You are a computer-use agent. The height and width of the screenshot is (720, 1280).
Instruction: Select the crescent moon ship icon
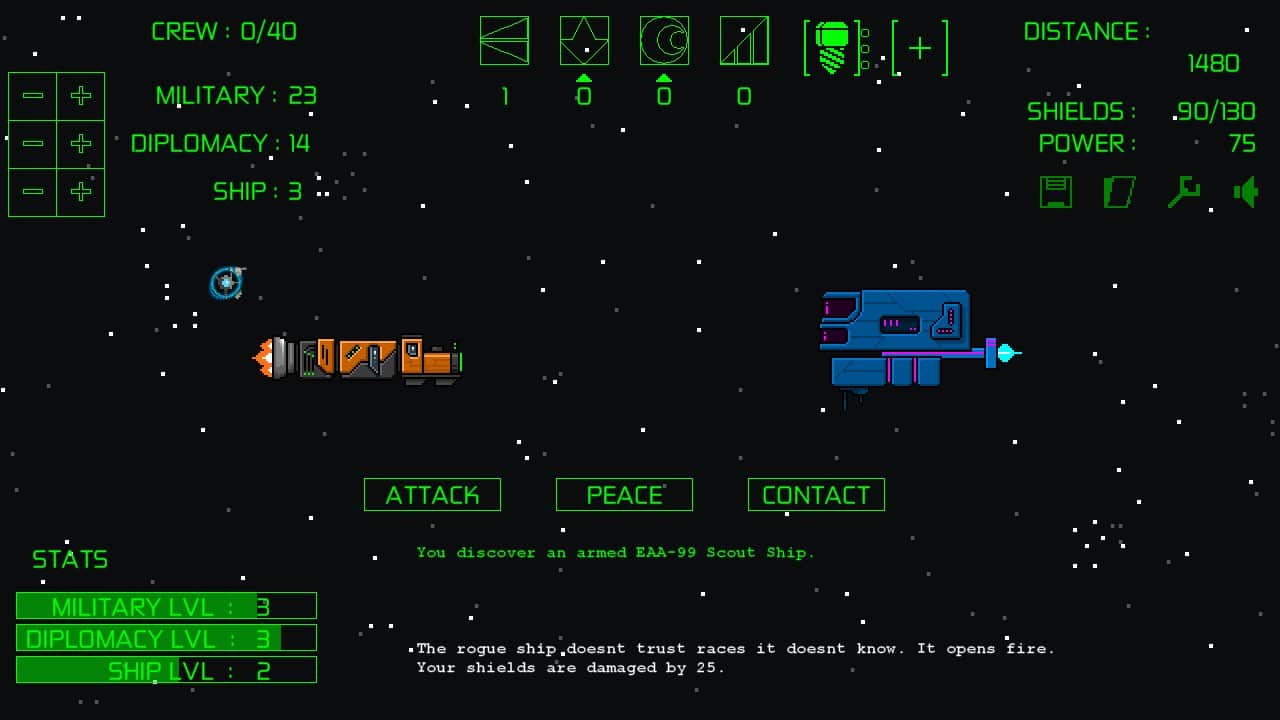pos(663,40)
